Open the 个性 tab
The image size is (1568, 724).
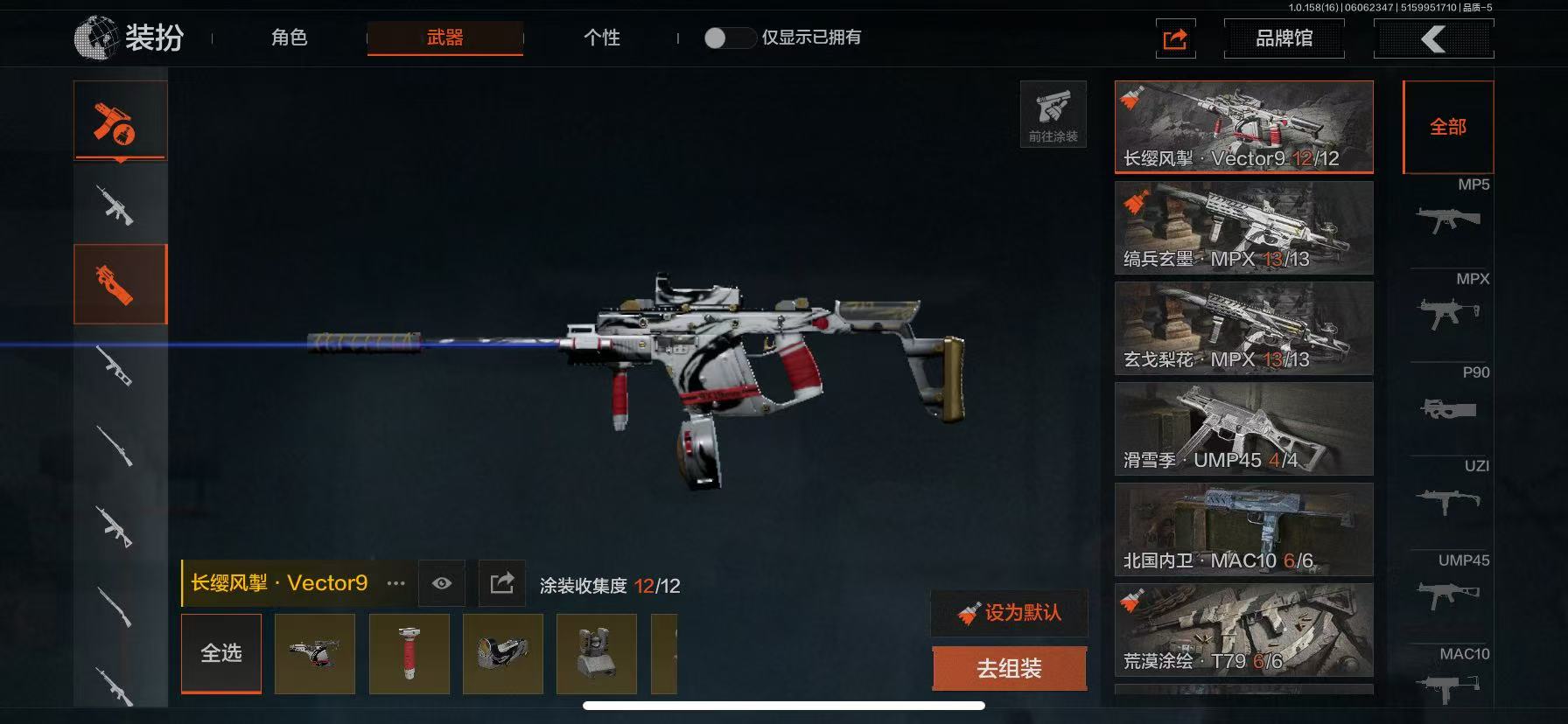click(601, 38)
